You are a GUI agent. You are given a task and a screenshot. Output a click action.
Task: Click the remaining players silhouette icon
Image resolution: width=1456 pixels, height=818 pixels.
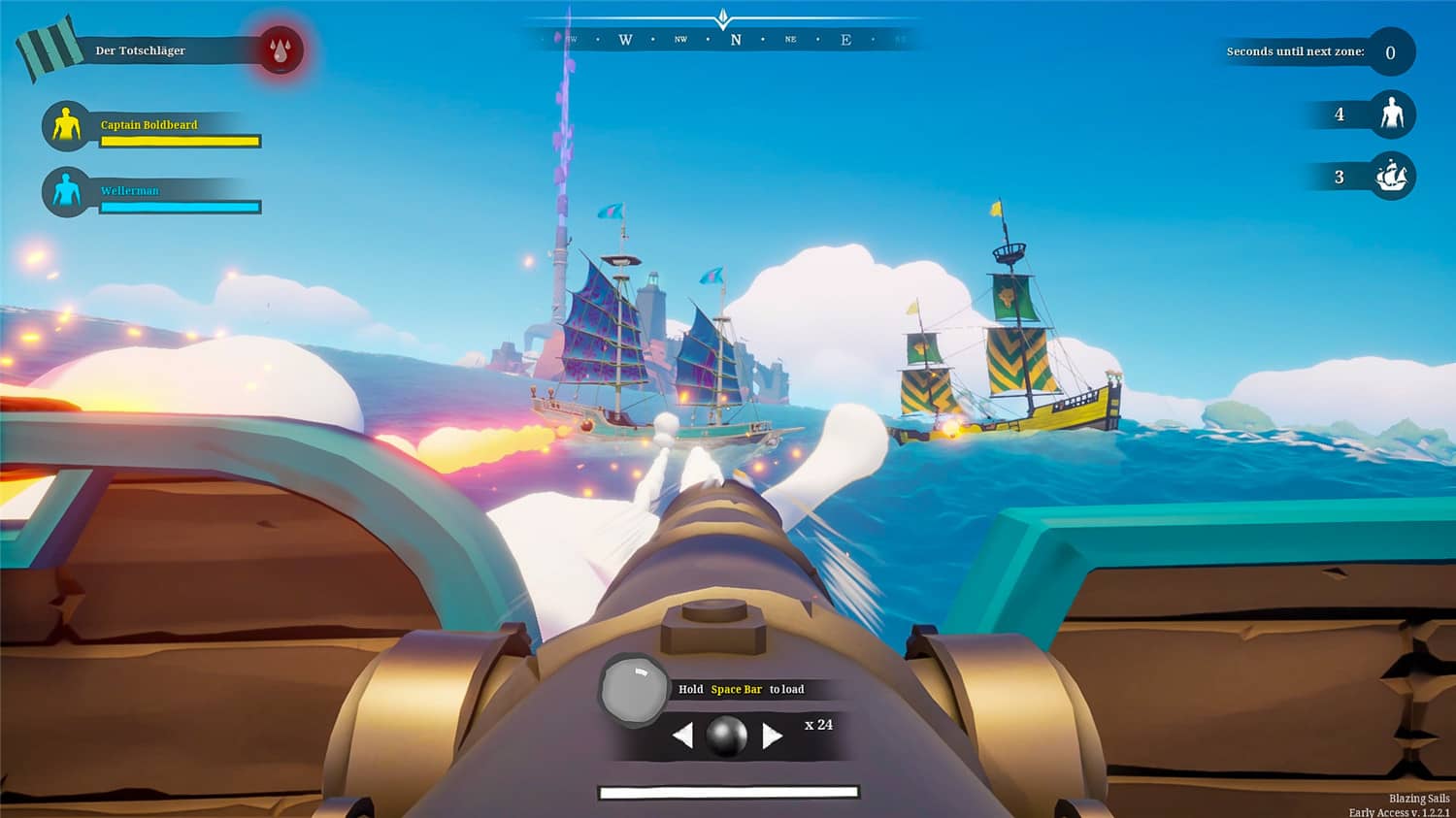pos(1392,115)
